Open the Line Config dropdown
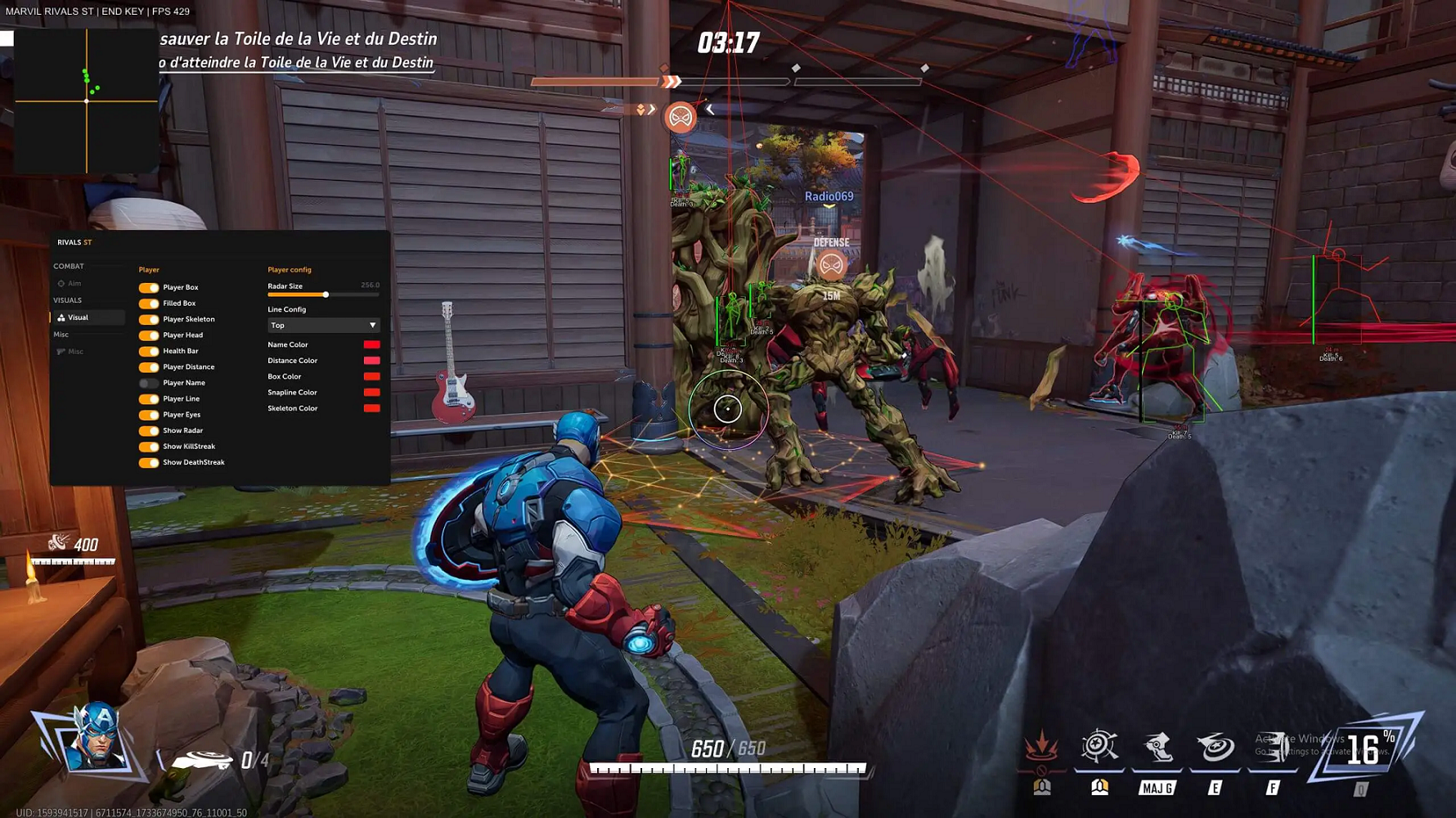 click(323, 326)
